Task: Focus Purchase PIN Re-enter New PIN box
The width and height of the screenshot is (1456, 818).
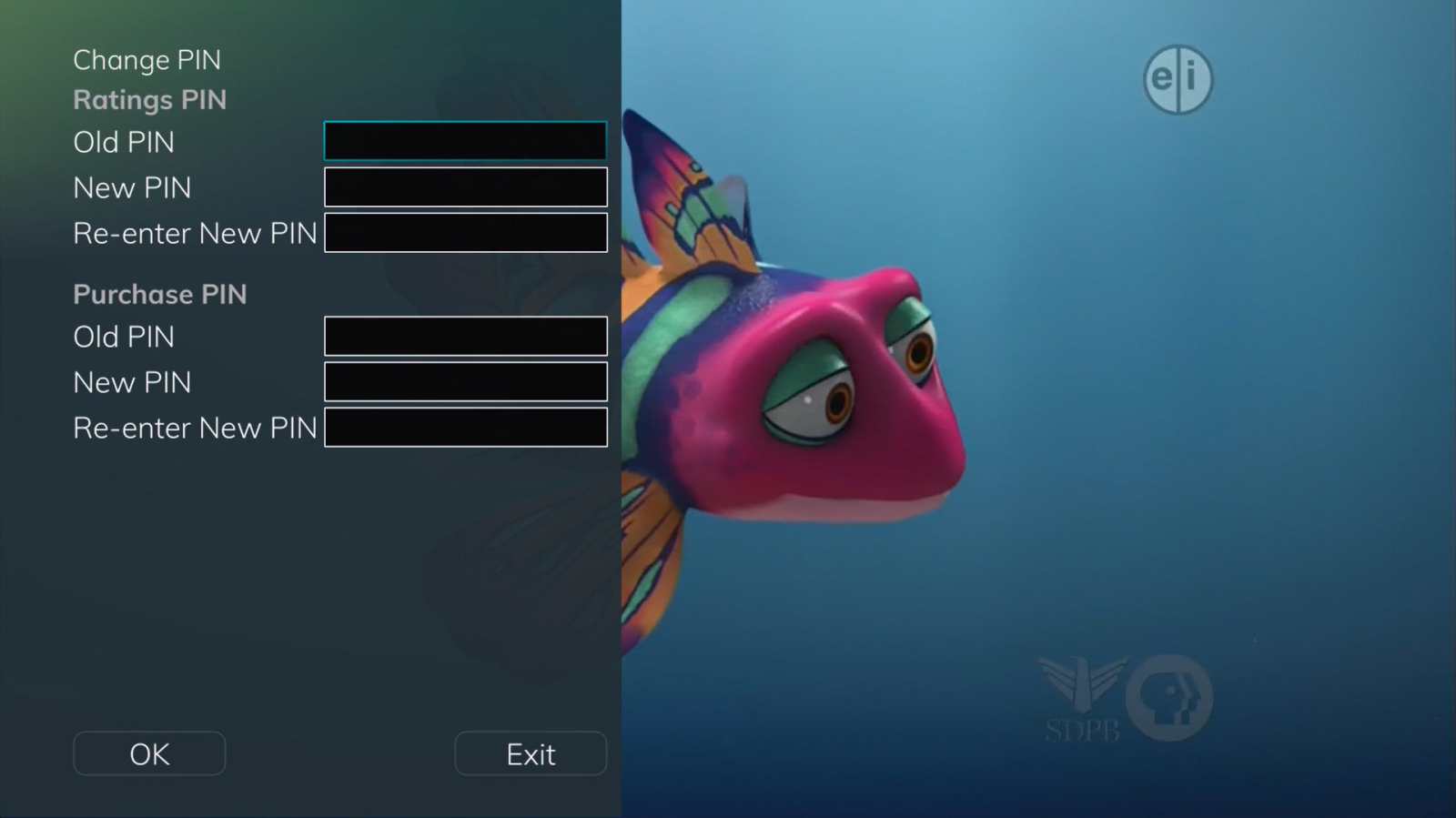Action: click(x=465, y=428)
